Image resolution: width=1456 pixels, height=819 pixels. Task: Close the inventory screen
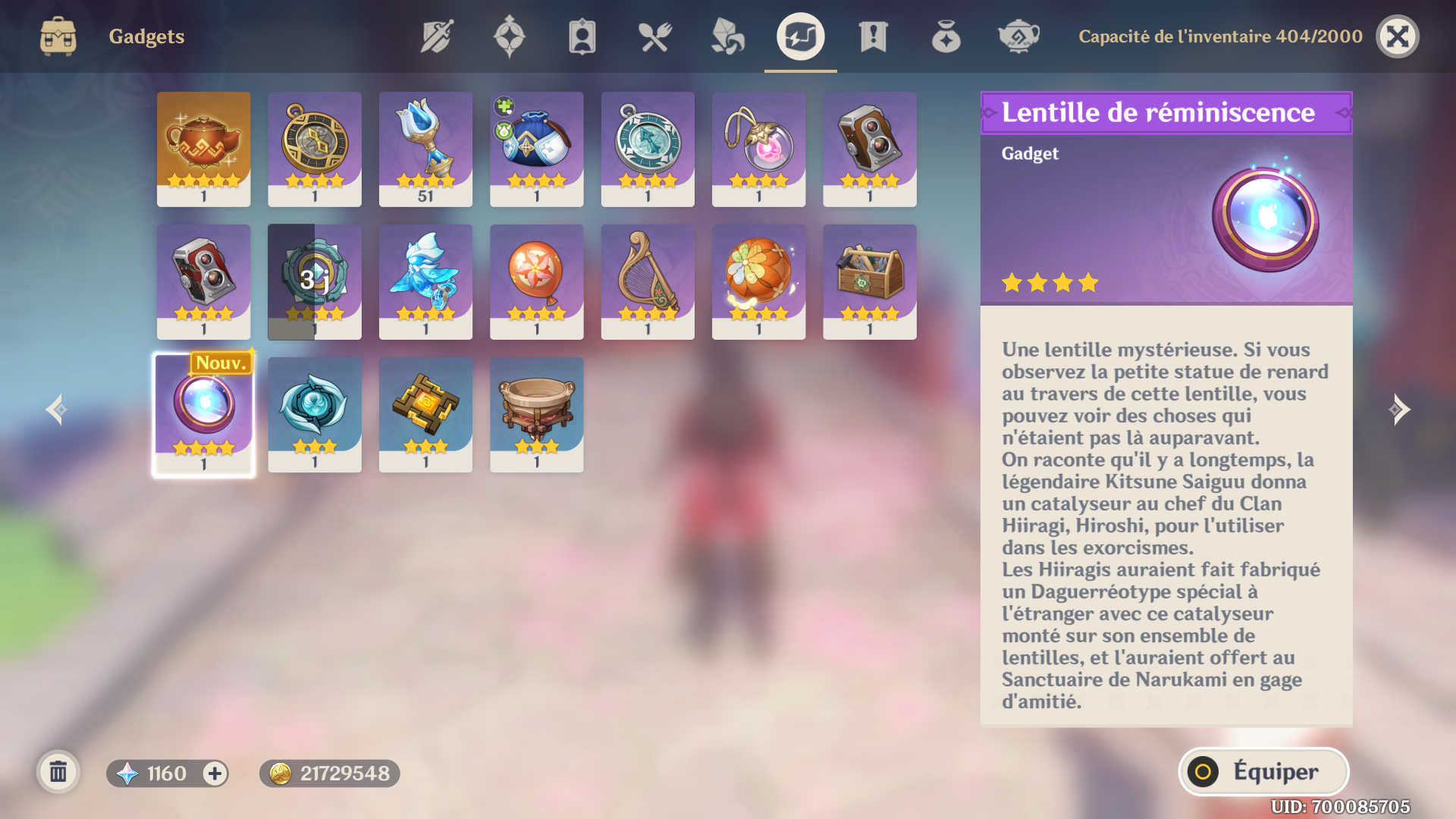pyautogui.click(x=1397, y=36)
